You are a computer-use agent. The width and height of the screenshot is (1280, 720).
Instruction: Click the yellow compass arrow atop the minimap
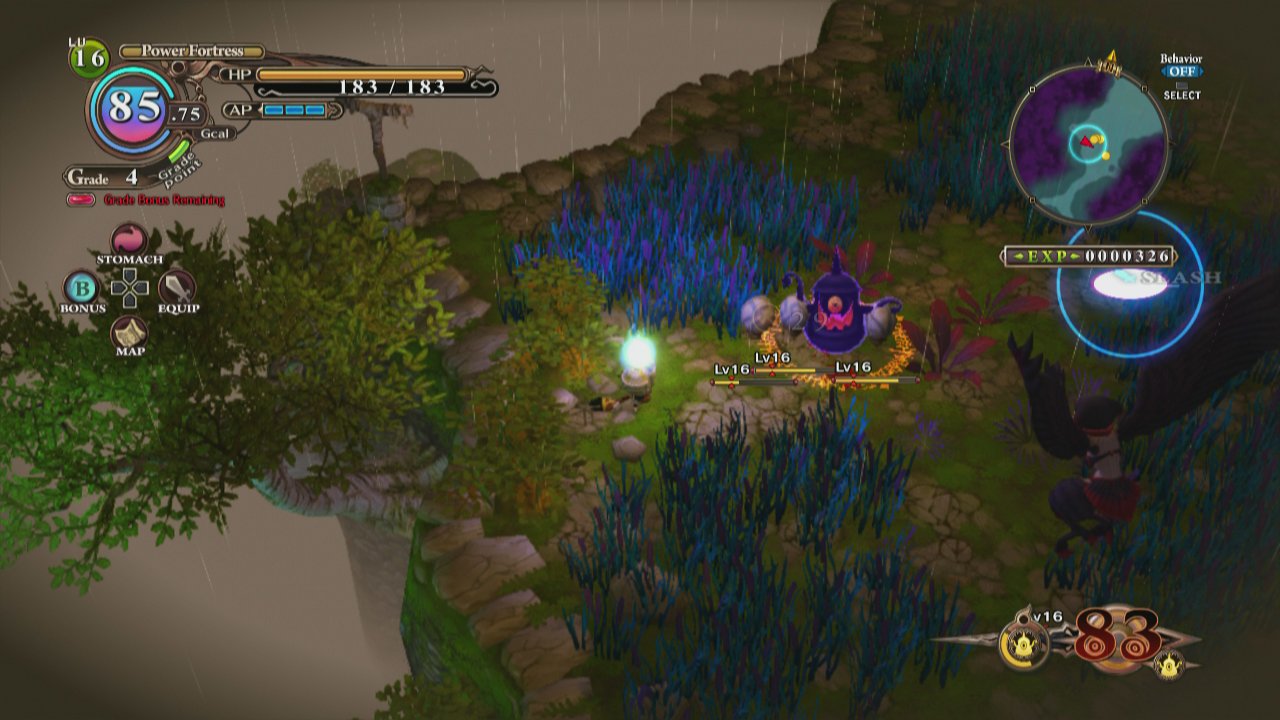(x=1112, y=57)
